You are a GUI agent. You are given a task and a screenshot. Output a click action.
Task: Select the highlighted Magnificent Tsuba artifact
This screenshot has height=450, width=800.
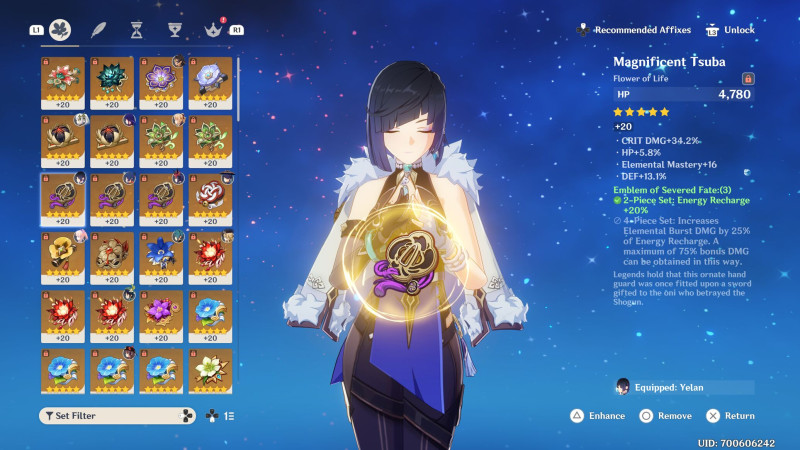62,197
